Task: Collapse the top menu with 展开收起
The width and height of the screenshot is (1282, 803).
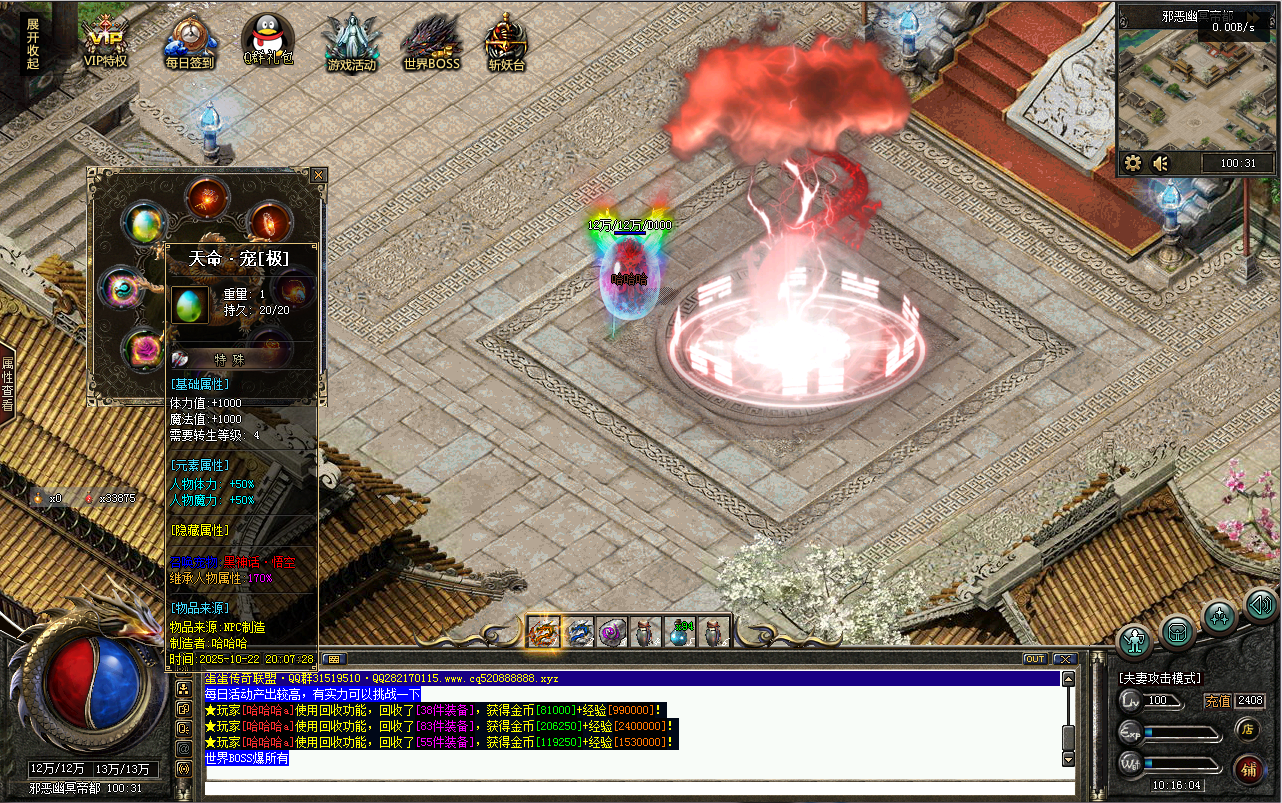Action: click(33, 43)
